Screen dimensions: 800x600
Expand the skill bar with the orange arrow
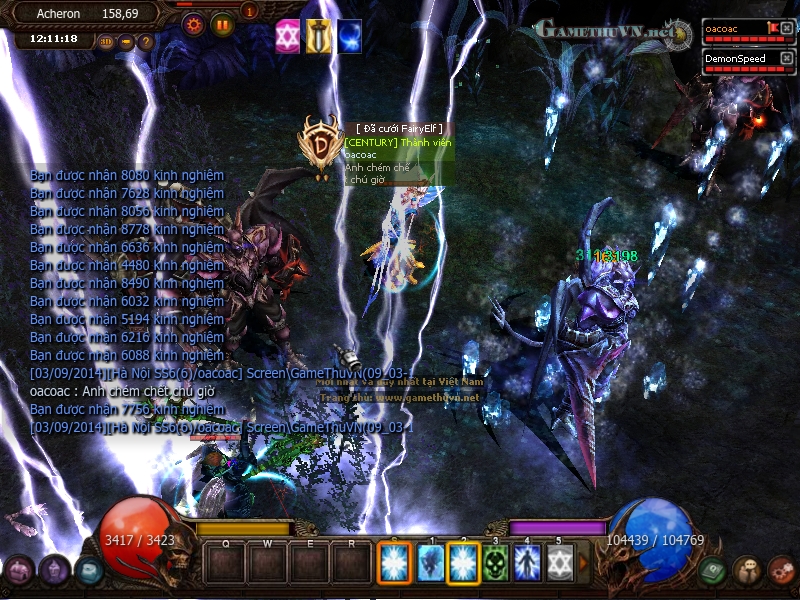point(584,563)
